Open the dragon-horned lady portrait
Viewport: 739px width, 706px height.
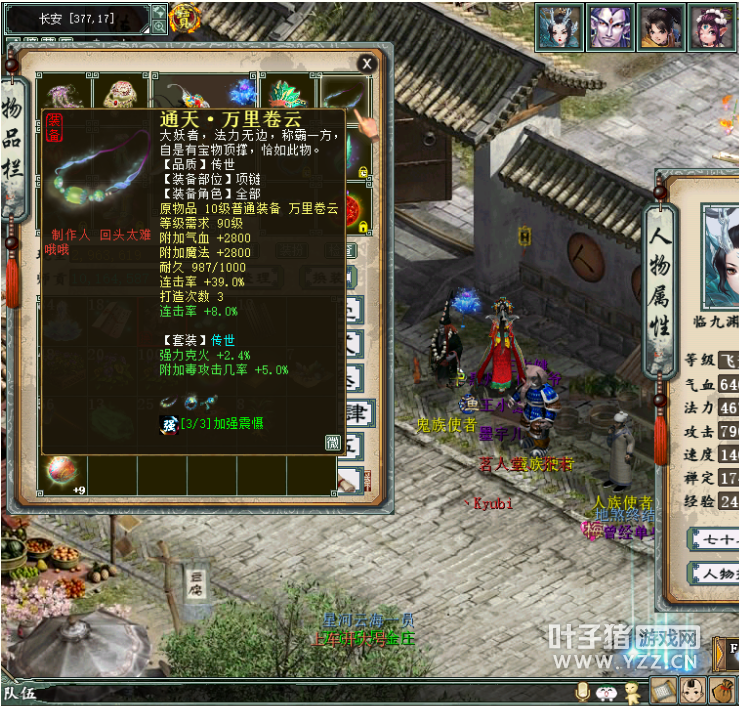pos(559,27)
